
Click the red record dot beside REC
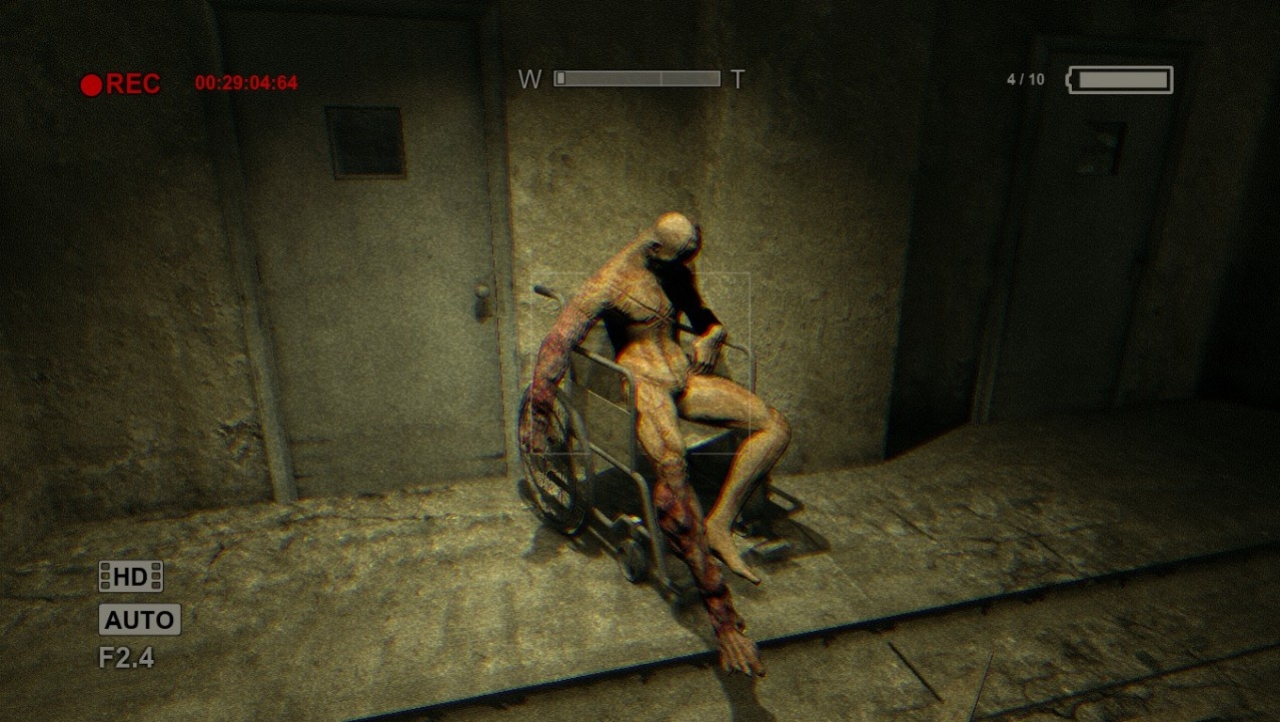[89, 84]
